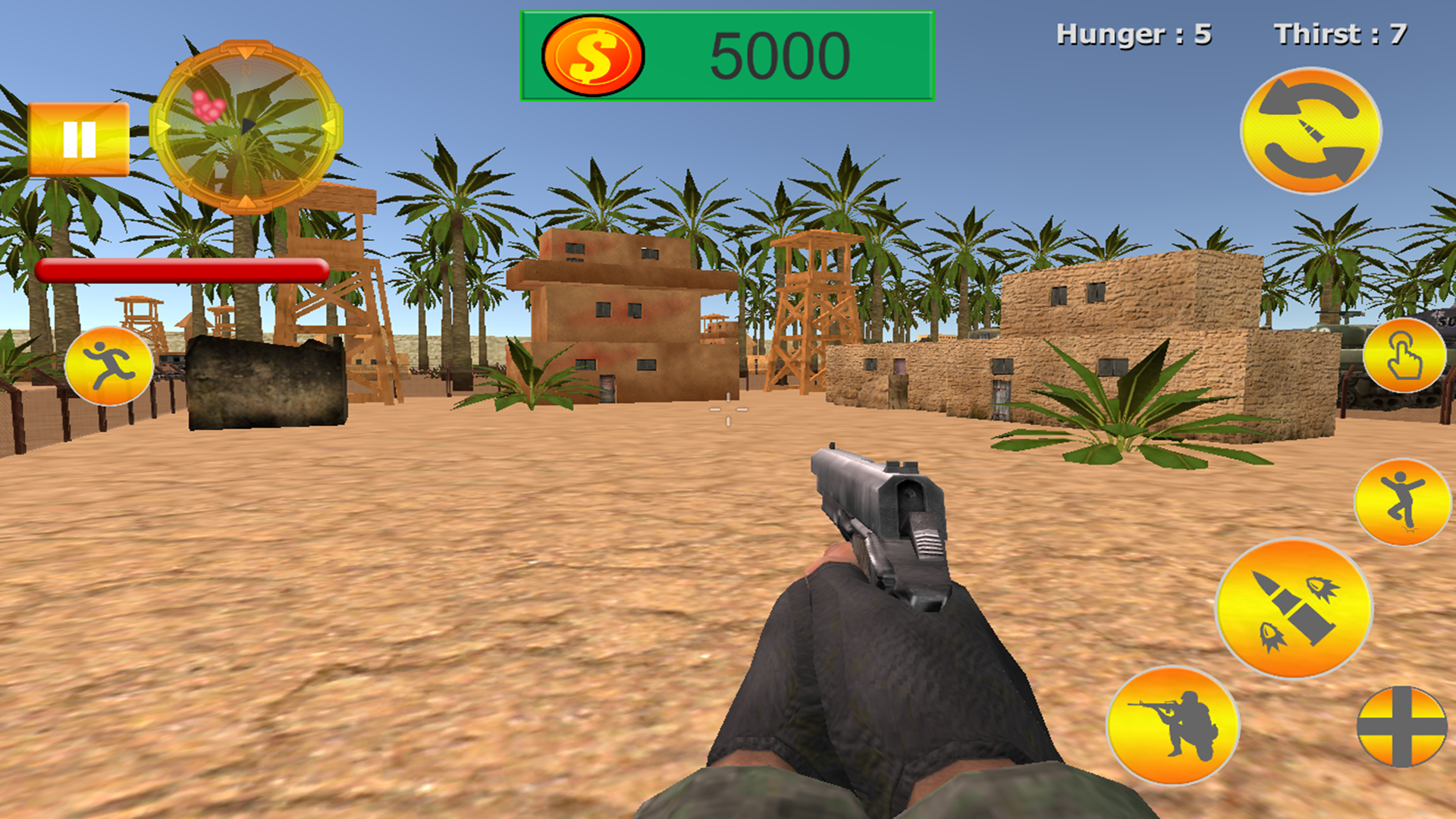1456x819 pixels.
Task: Tap the center screen crosshair
Action: click(x=728, y=409)
